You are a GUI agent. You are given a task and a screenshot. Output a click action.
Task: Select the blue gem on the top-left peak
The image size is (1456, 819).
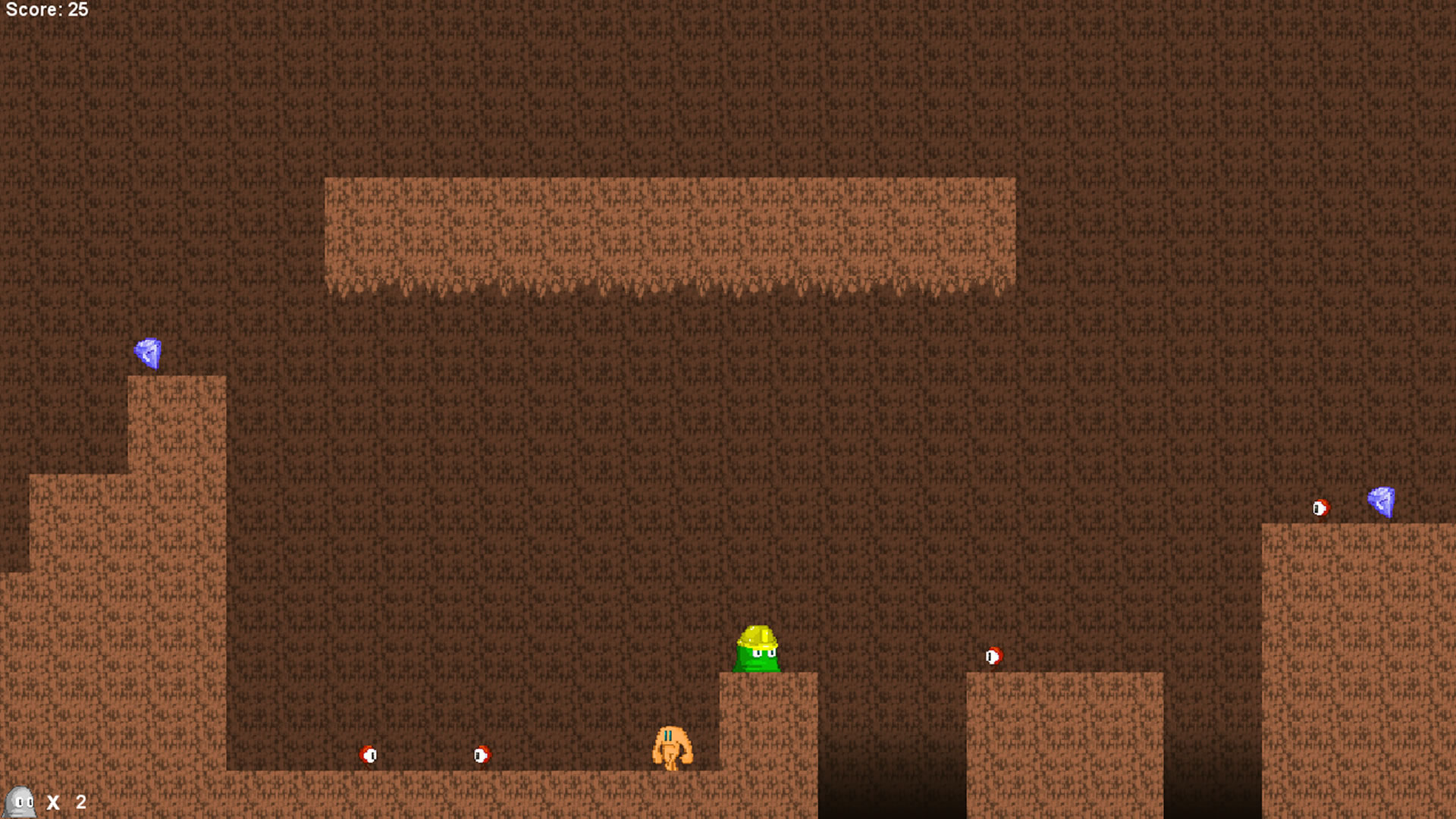(x=149, y=351)
